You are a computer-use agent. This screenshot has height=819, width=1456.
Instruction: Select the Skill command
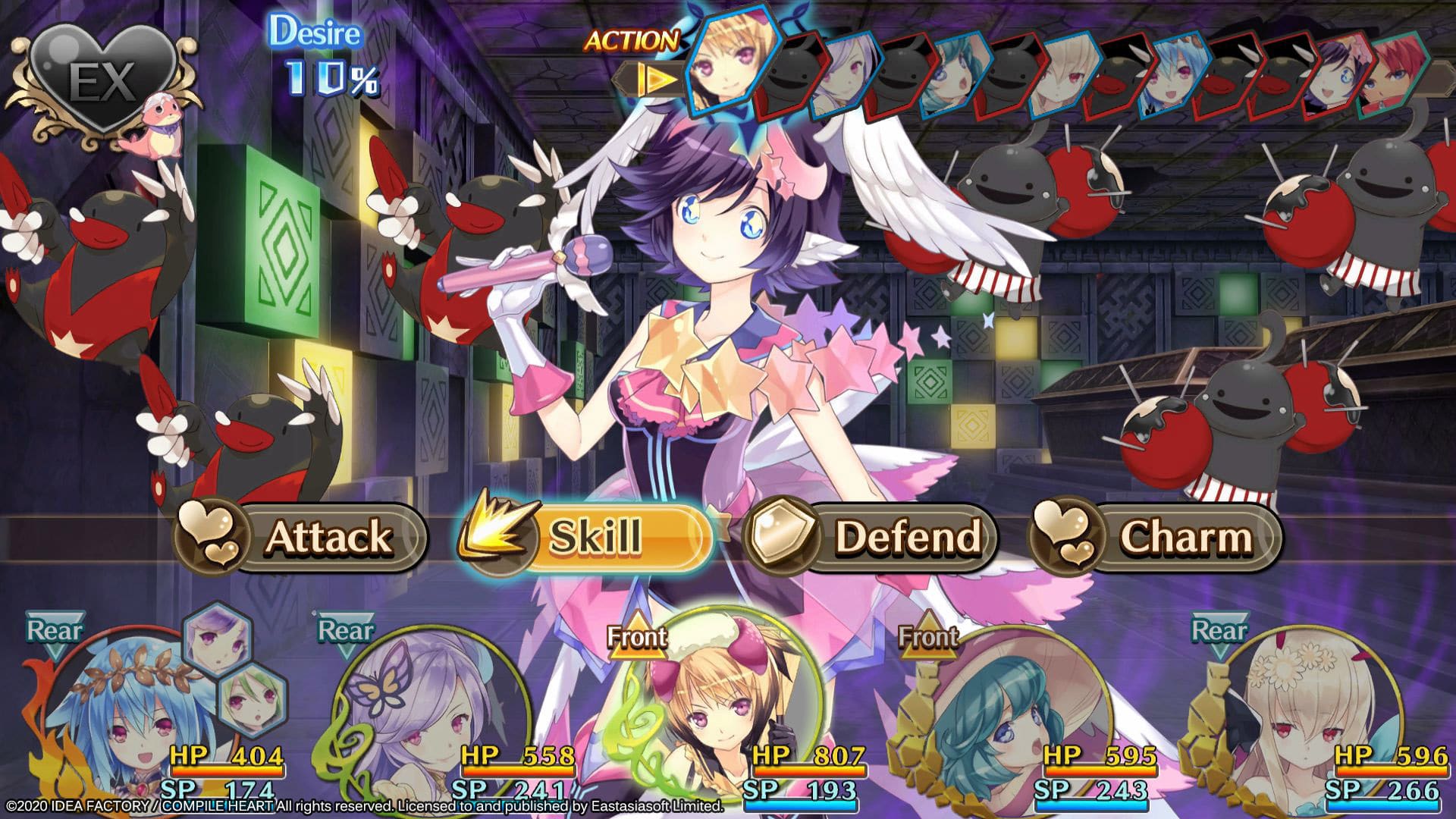(x=588, y=537)
